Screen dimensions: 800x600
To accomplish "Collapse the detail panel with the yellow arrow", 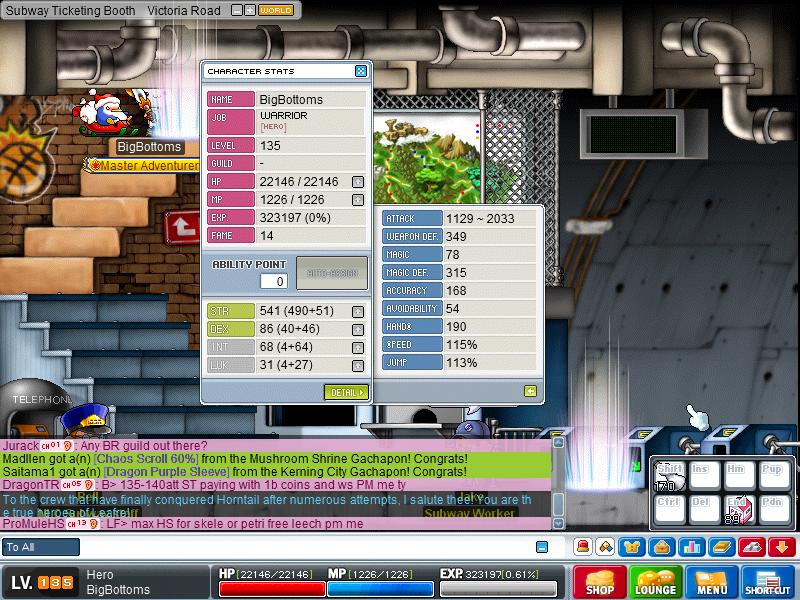I will click(530, 391).
